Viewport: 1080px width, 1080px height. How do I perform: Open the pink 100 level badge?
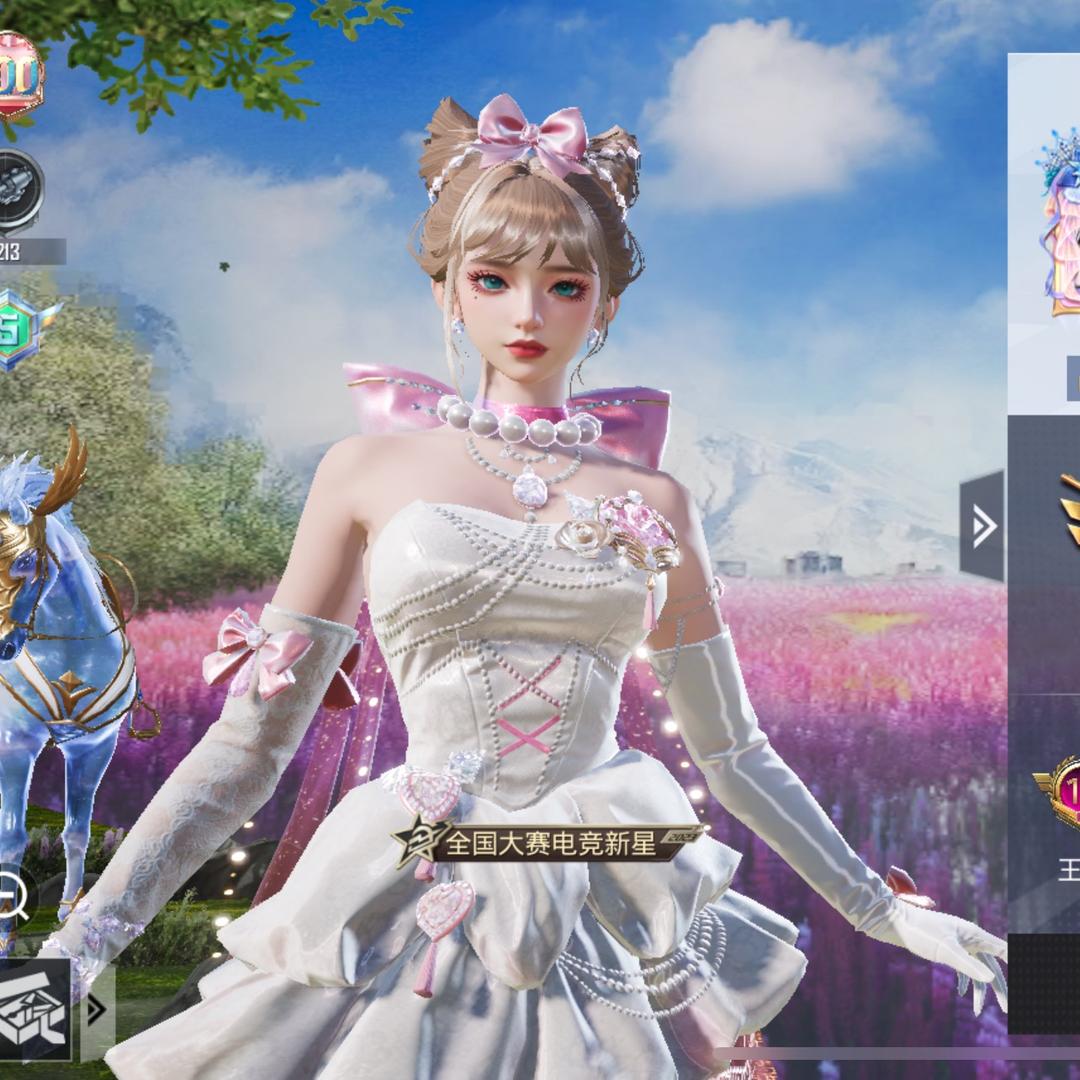(18, 75)
